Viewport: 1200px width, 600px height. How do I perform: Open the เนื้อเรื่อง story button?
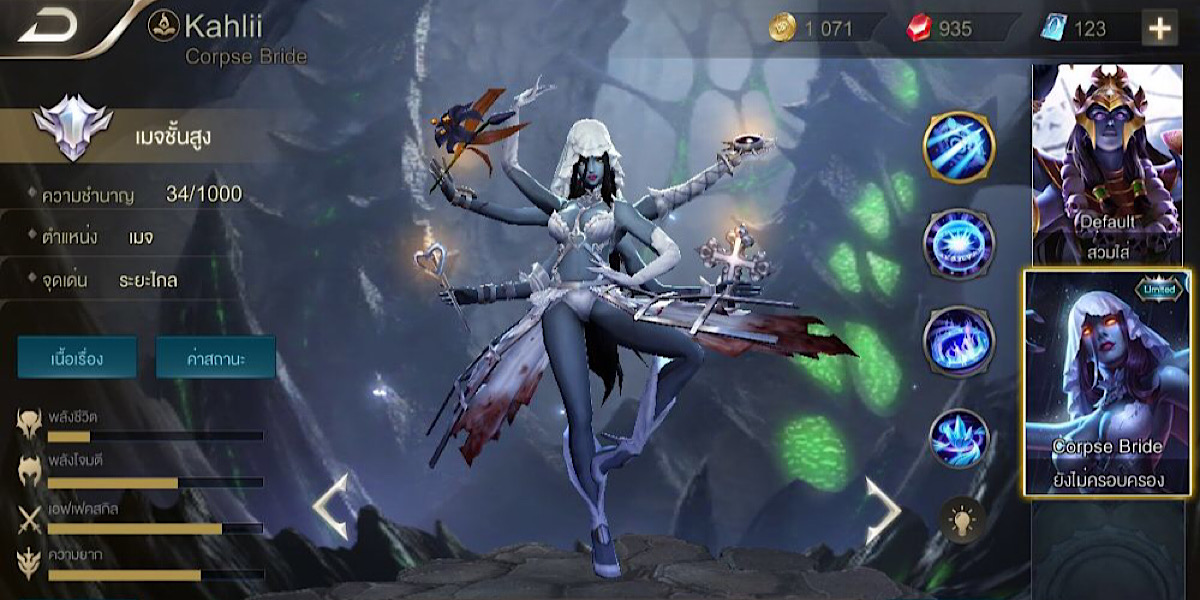[77, 356]
